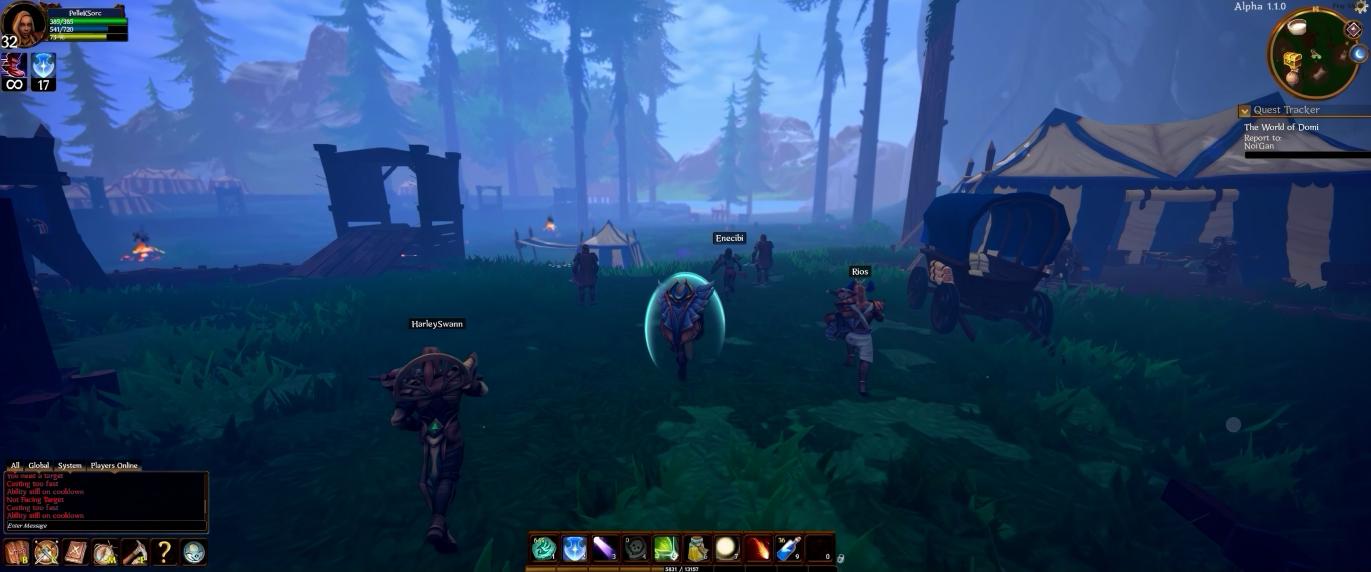Cast the blue shield ability in slot 2

pos(575,548)
